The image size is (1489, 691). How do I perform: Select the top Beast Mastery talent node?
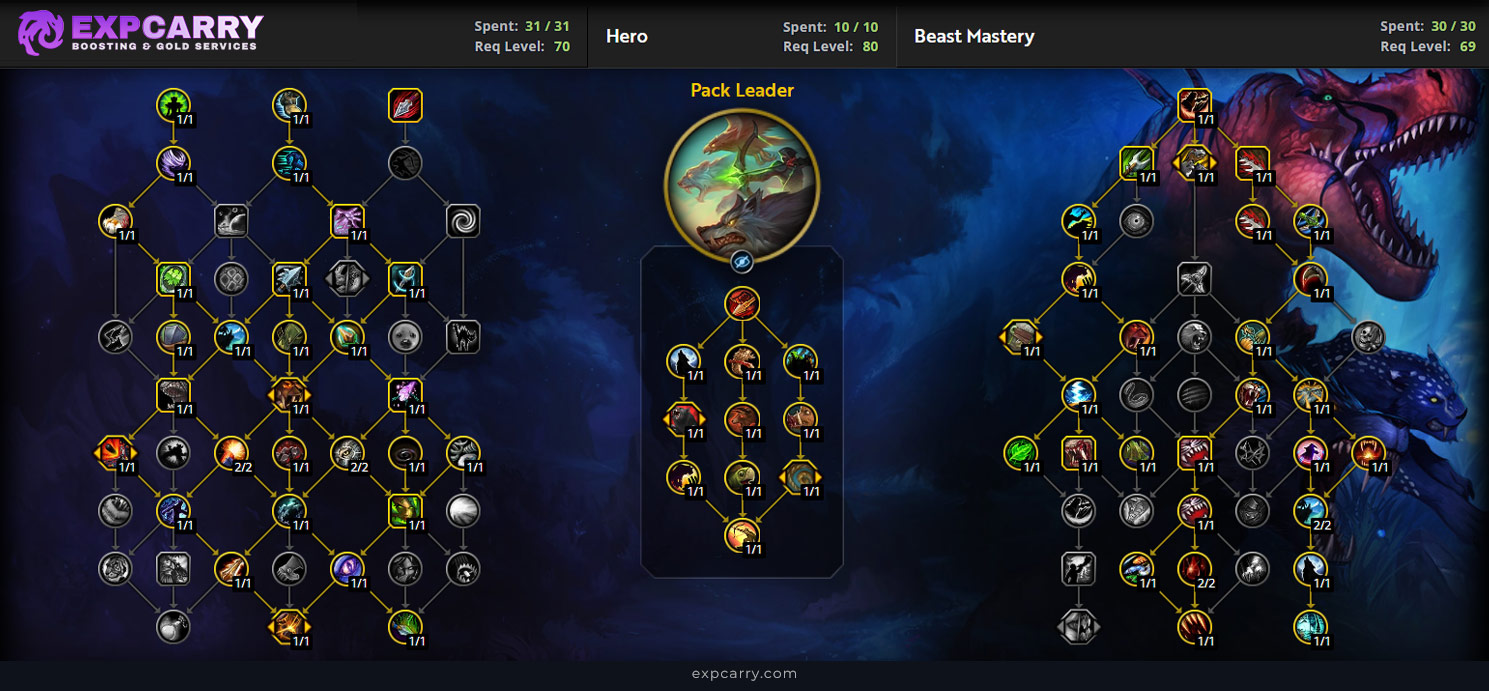tap(1194, 102)
